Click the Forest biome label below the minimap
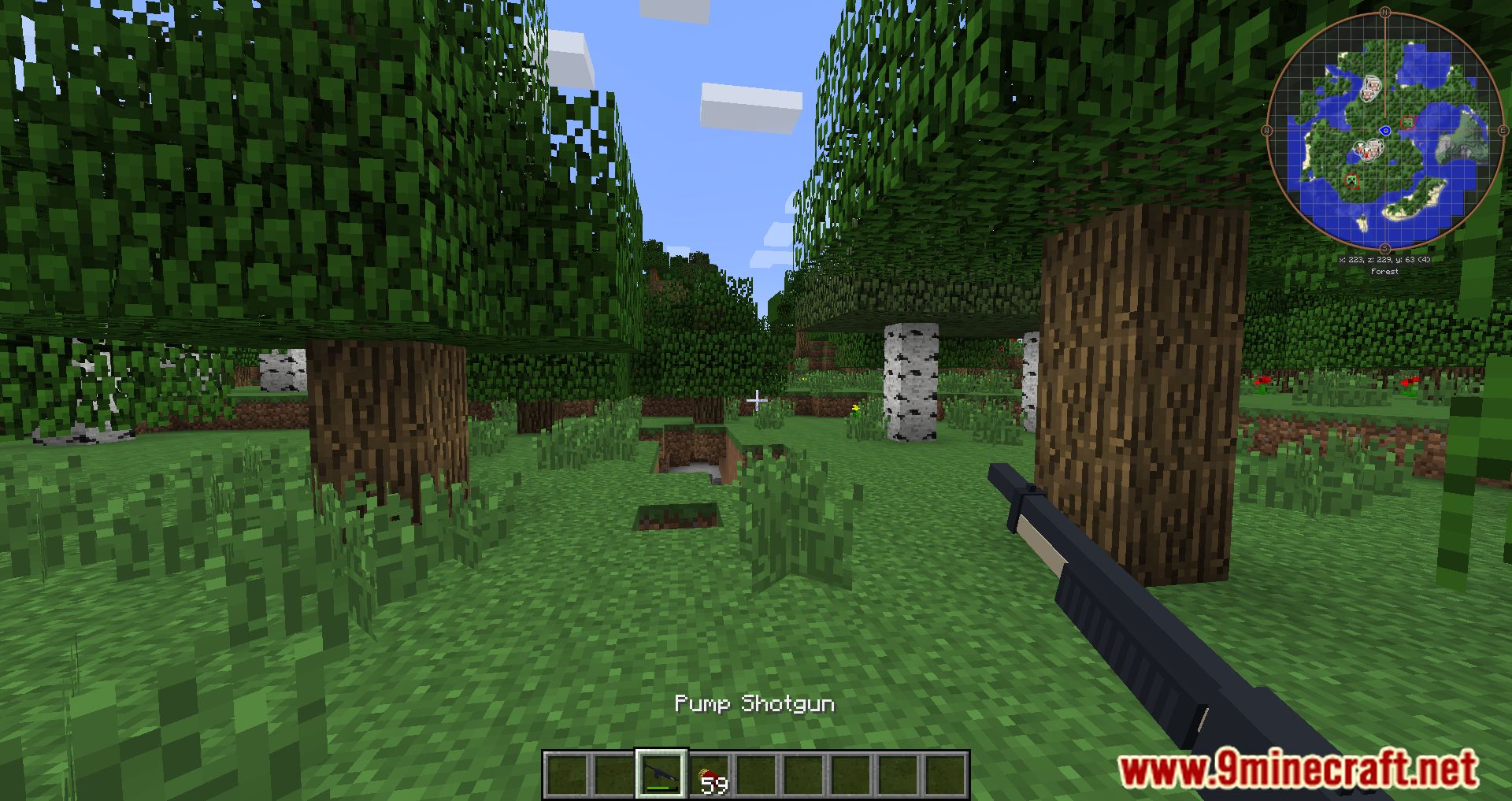Image resolution: width=1512 pixels, height=801 pixels. [x=1384, y=271]
